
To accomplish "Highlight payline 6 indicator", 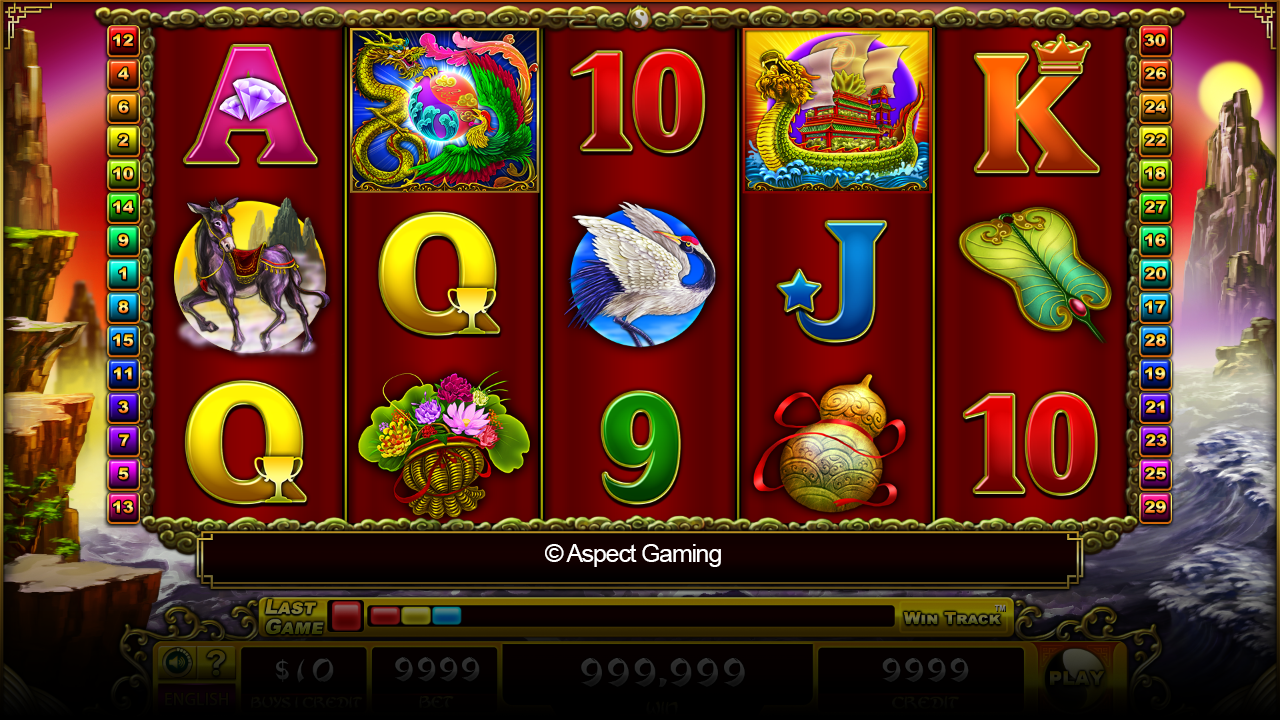I will [x=123, y=107].
